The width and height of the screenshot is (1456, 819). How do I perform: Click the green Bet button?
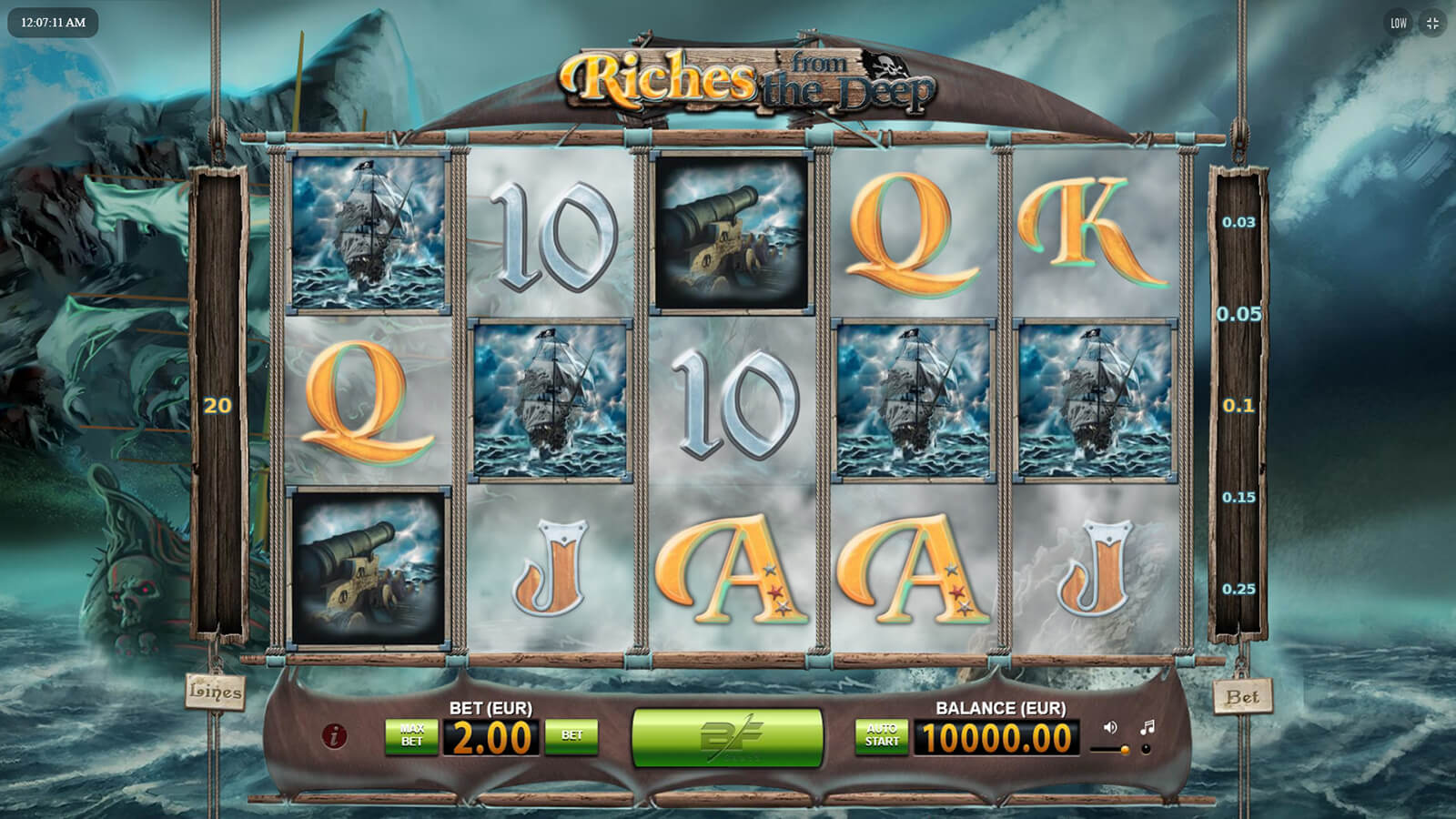(x=571, y=736)
